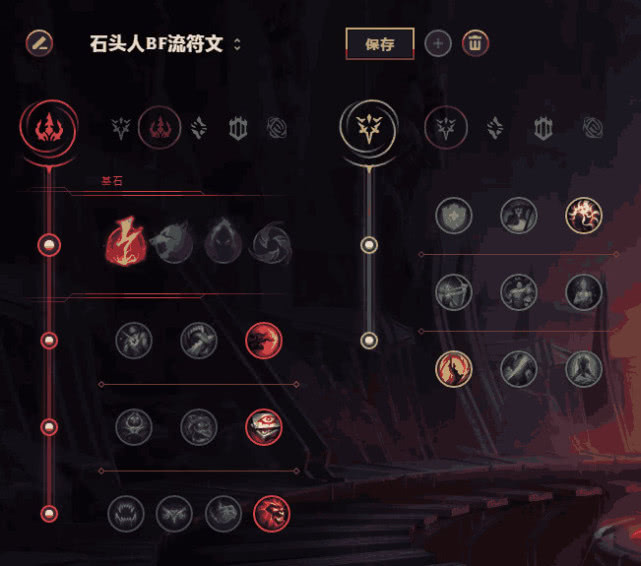The image size is (641, 566).
Task: Pick the Dark Harvest keystone rune
Action: (222, 241)
